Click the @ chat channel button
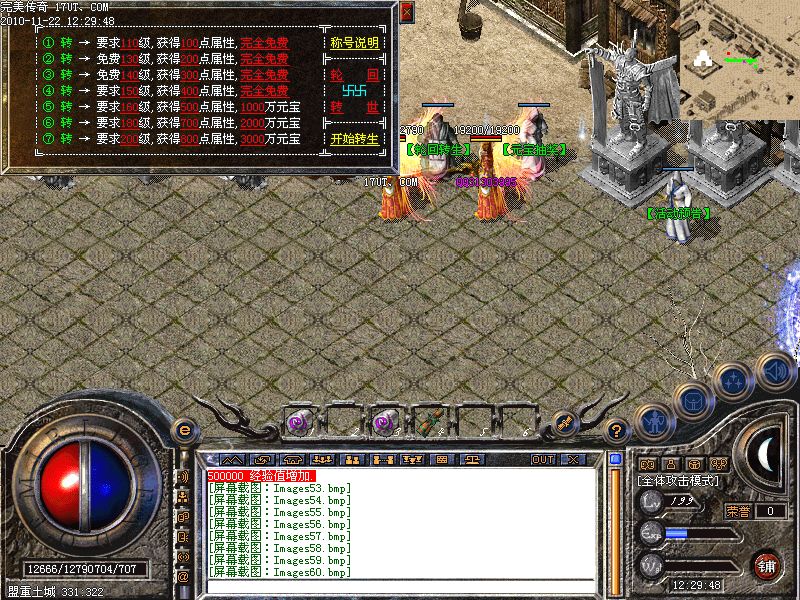Image resolution: width=800 pixels, height=600 pixels. 183,577
